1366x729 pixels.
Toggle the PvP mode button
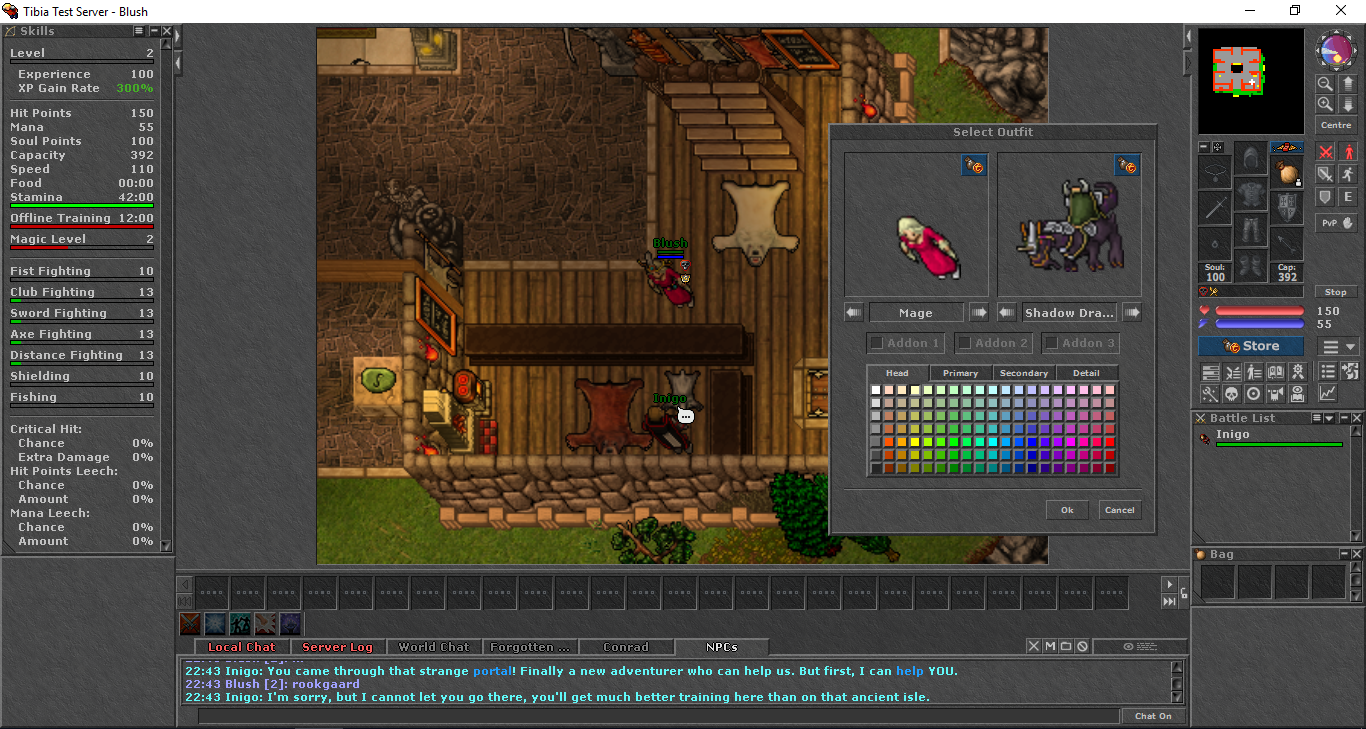click(1336, 223)
